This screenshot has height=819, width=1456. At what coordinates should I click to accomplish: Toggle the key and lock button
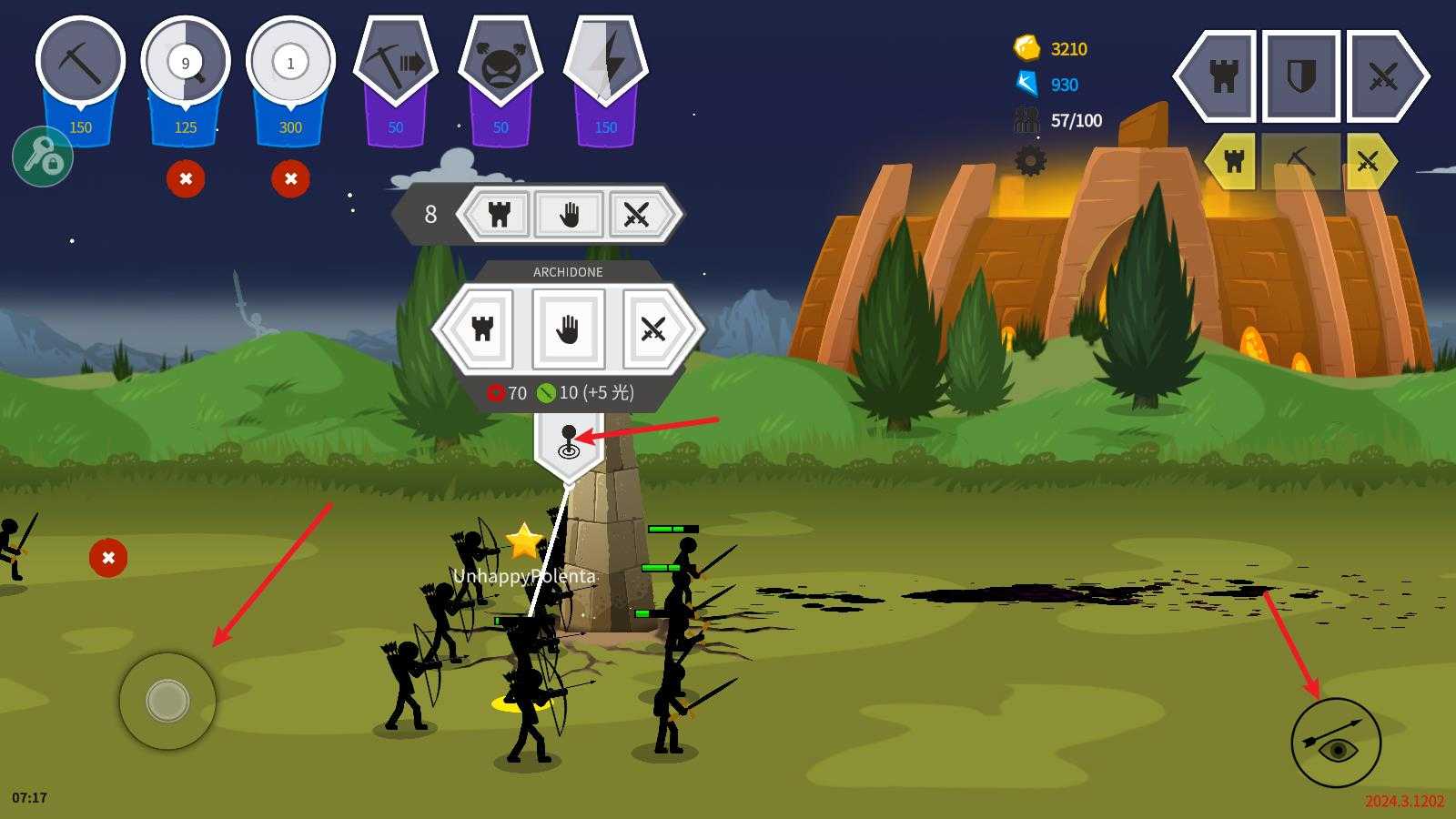[43, 157]
